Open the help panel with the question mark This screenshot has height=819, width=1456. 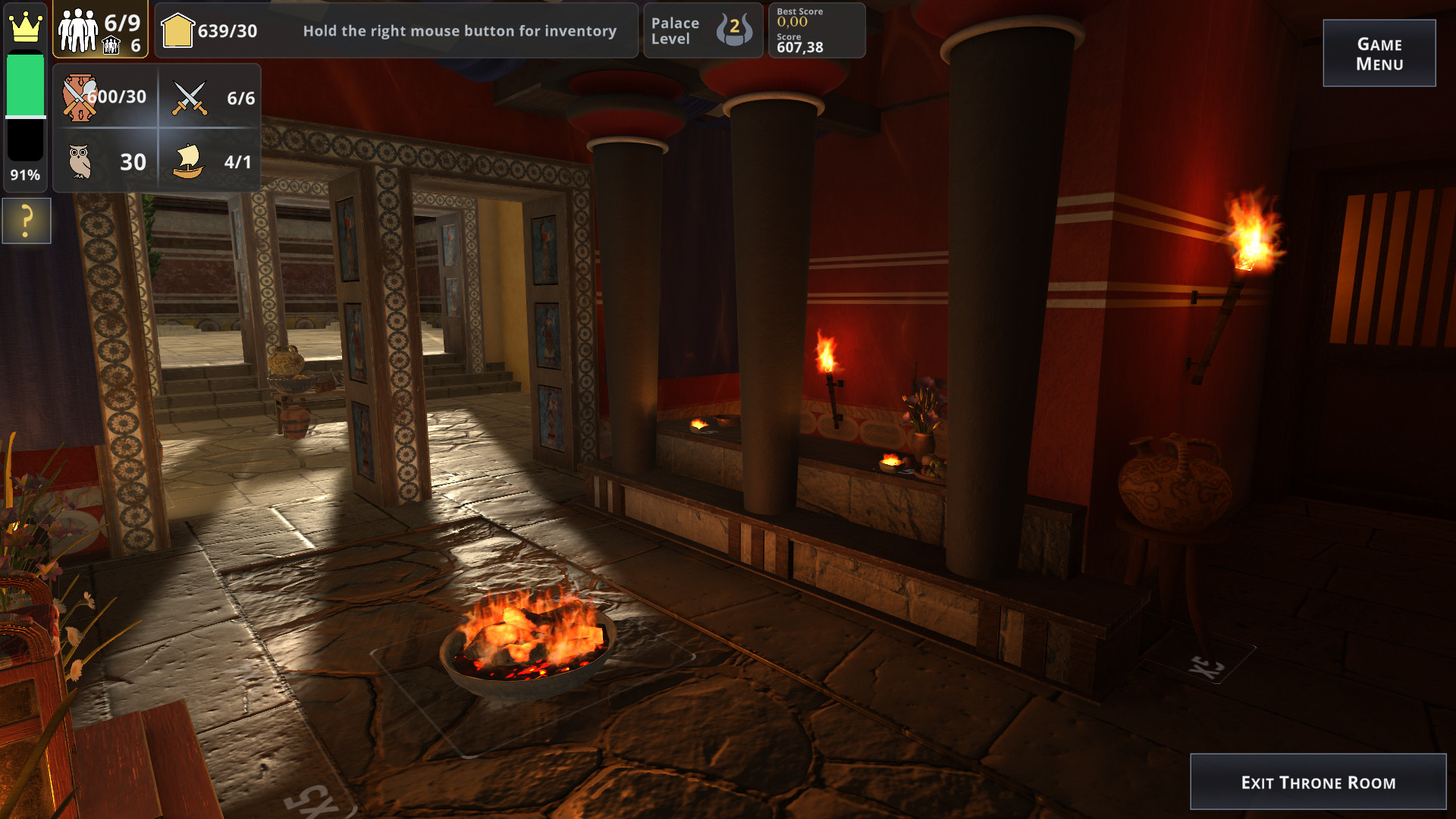click(25, 221)
